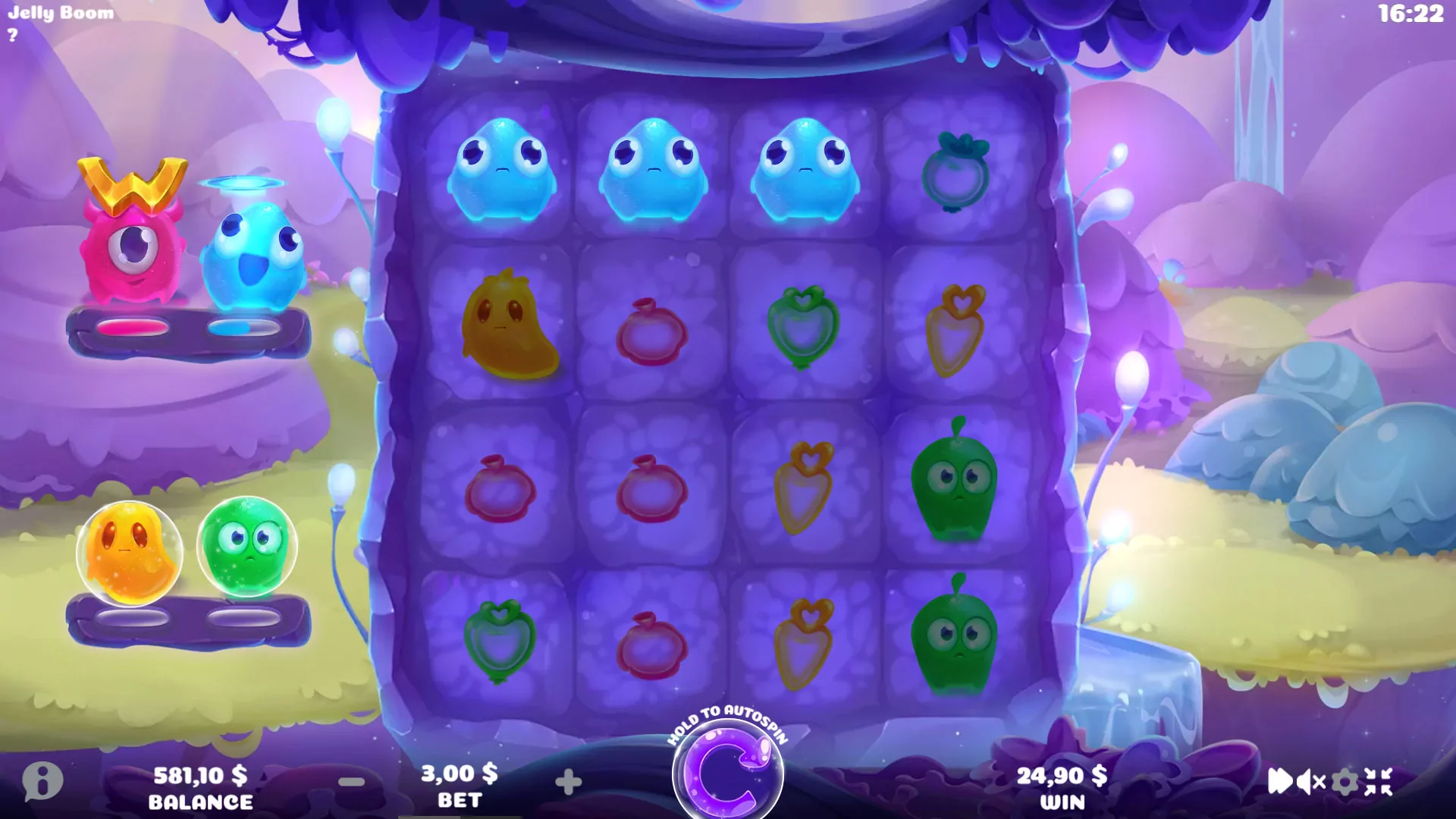Click the 3,00 $ BET amount

click(459, 774)
